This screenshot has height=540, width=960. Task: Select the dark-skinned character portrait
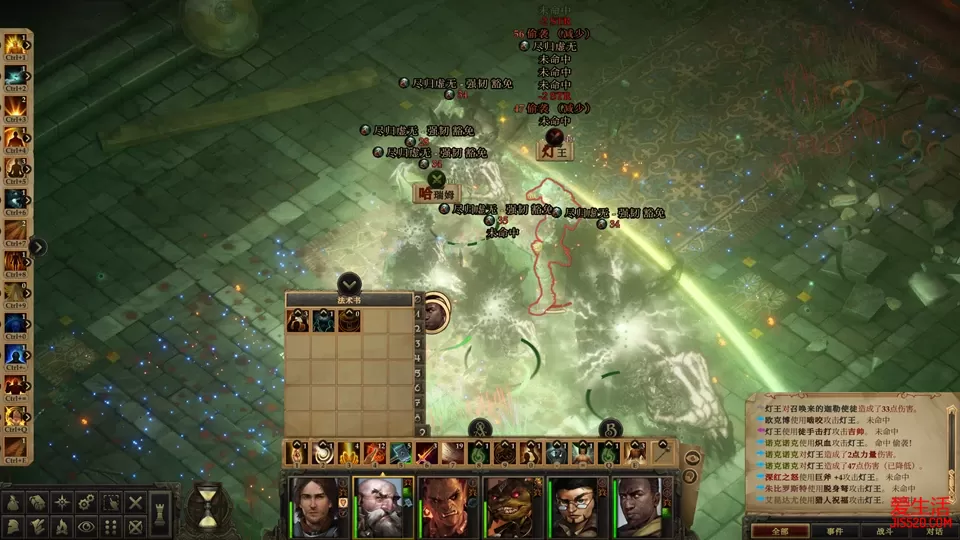642,504
